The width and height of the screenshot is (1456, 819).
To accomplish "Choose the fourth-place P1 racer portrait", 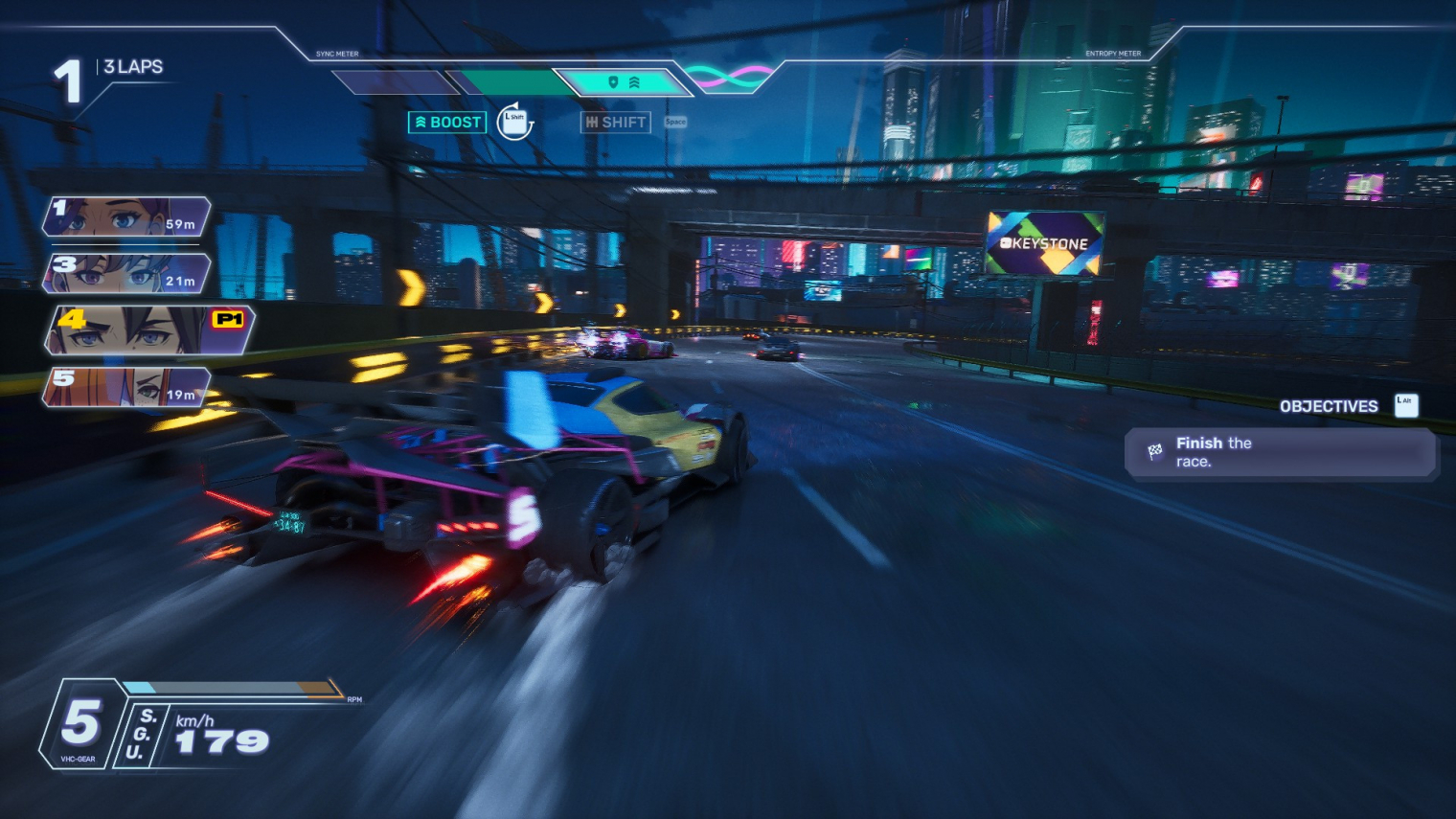I will point(148,330).
